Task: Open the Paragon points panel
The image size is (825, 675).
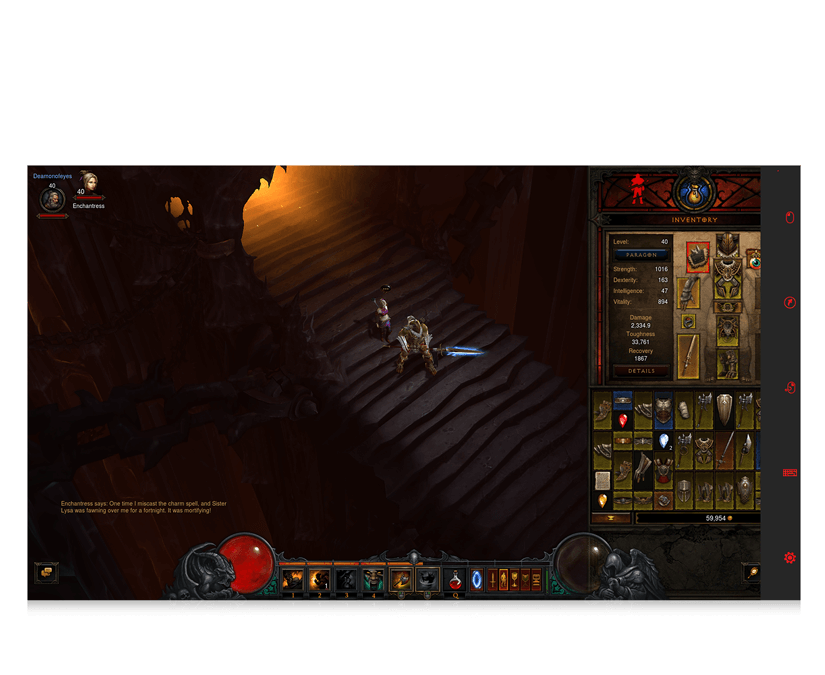Action: 641,255
